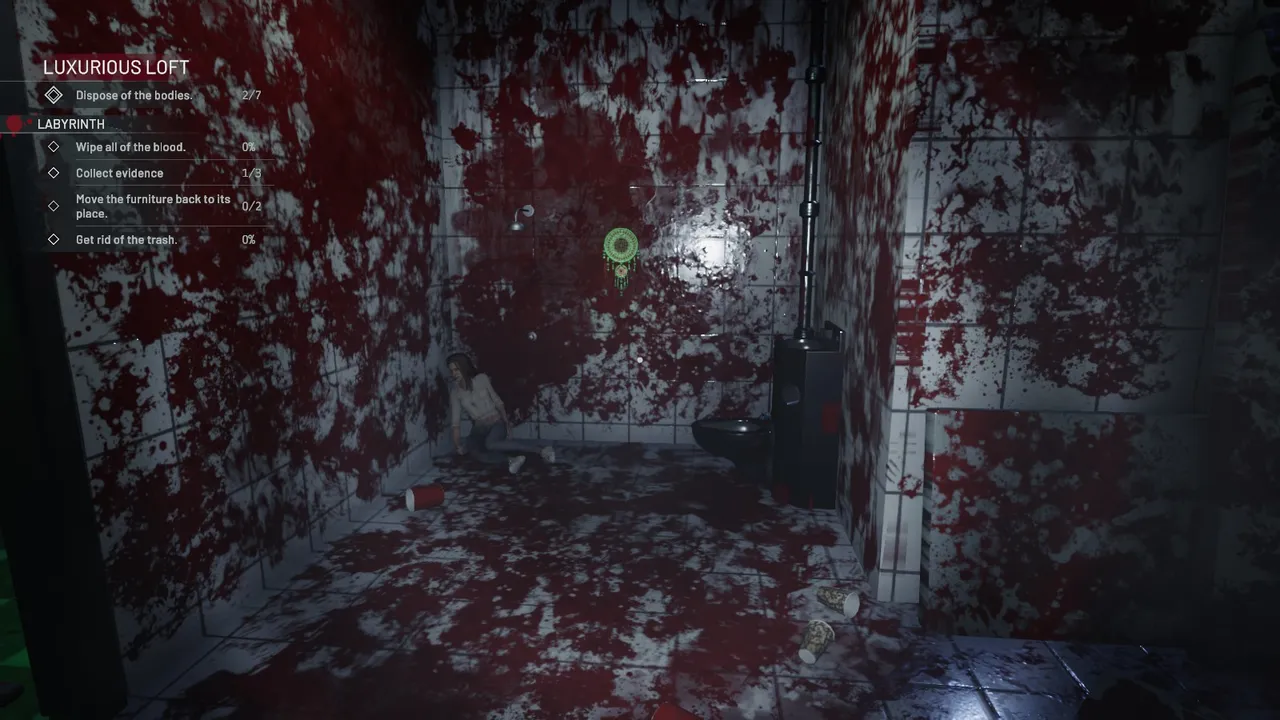Screen dimensions: 1280x720
Task: Click the diamond marker next to Dispose of the bodies
Action: tap(54, 95)
